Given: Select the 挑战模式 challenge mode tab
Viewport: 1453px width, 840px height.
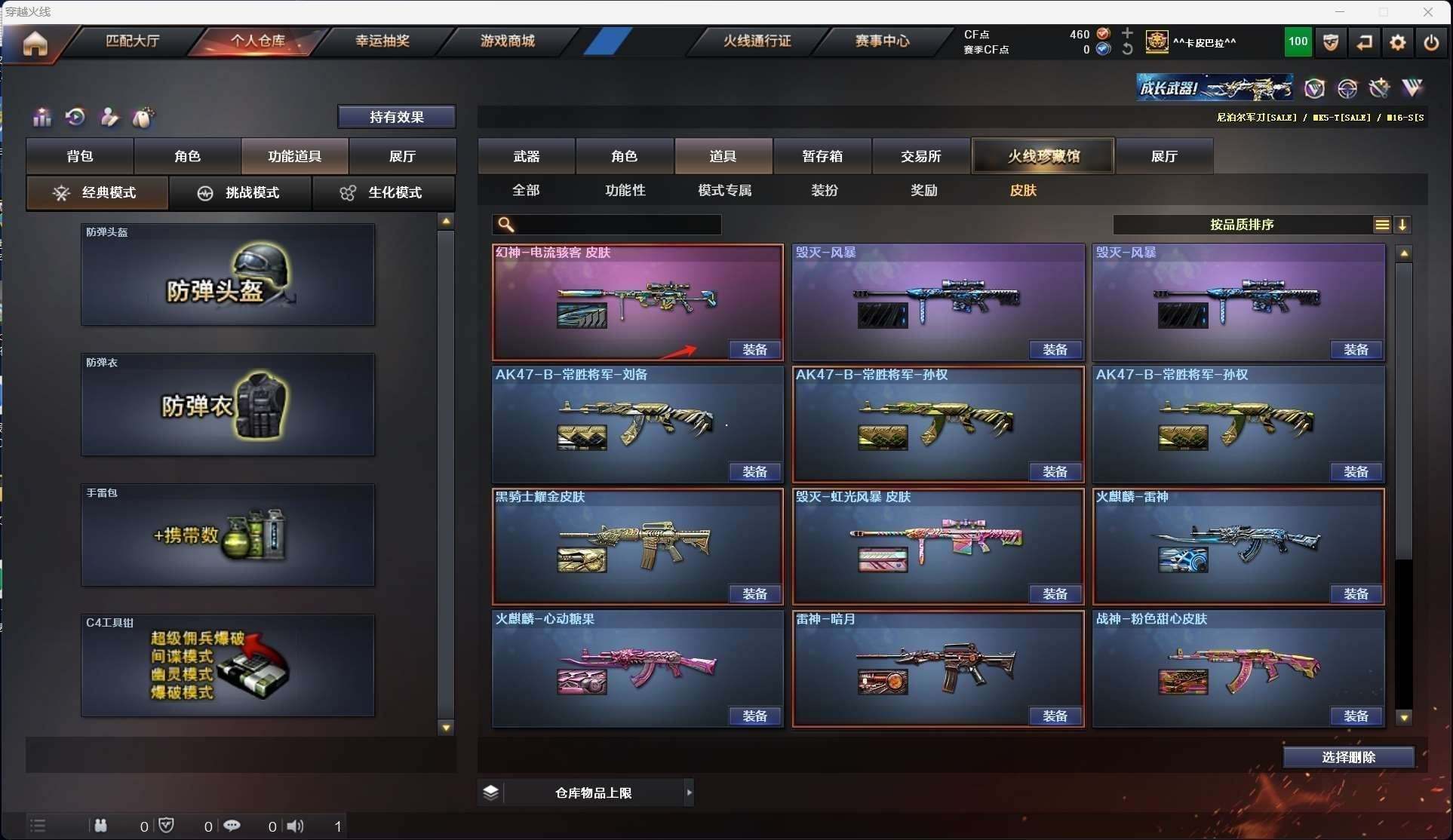Looking at the screenshot, I should [240, 193].
